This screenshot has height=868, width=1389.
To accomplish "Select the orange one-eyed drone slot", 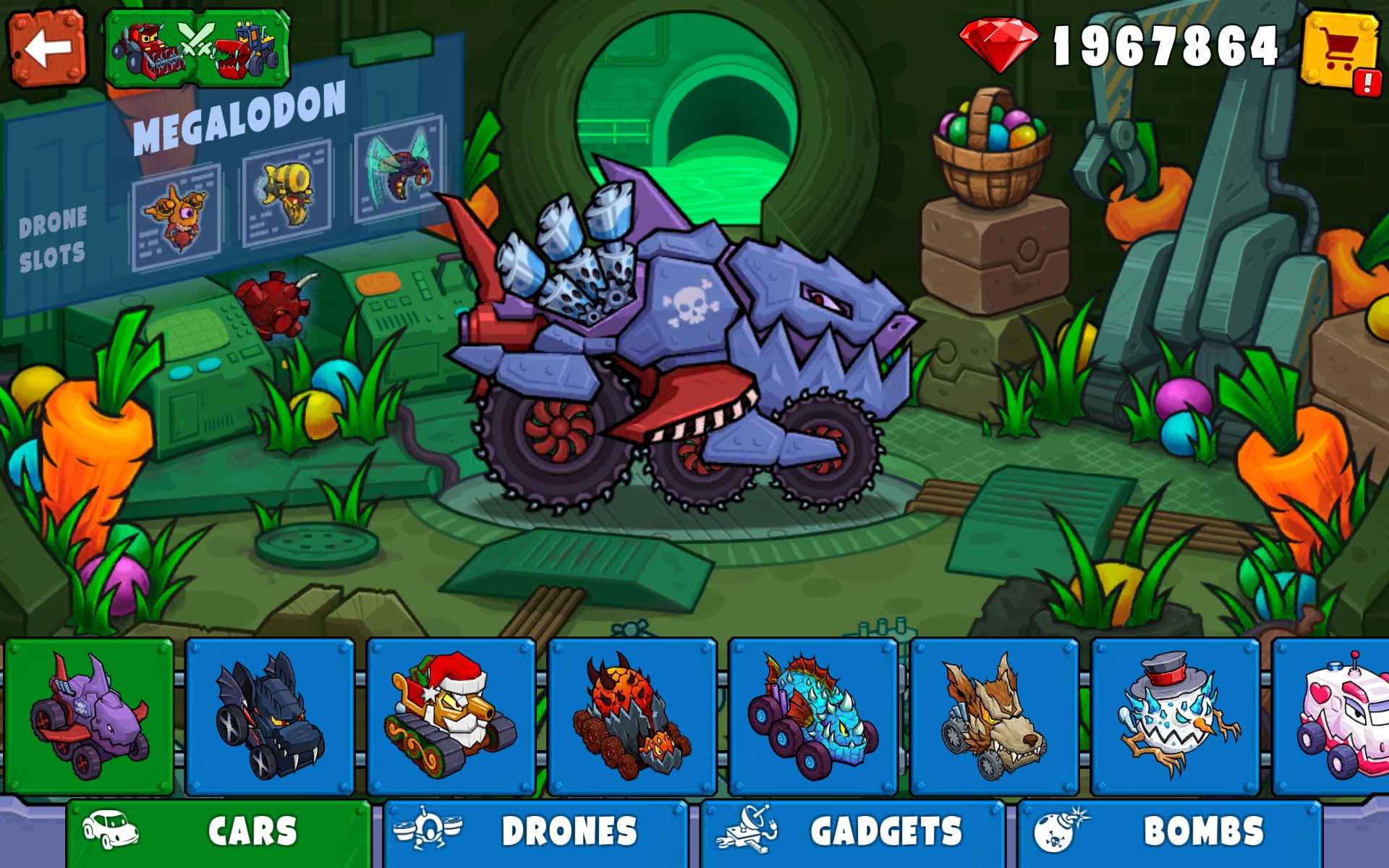I will click(177, 216).
